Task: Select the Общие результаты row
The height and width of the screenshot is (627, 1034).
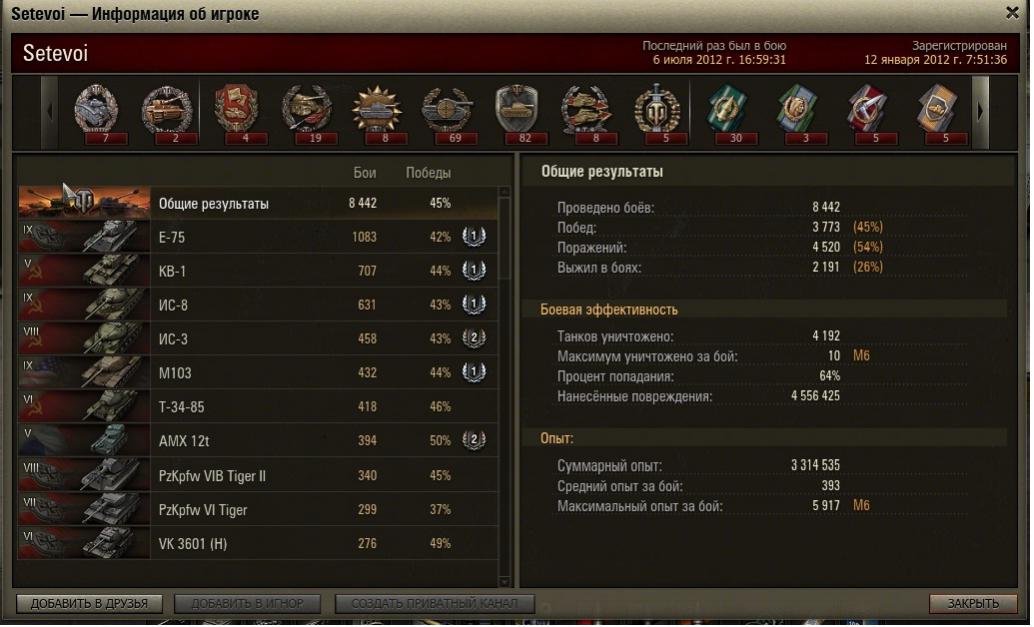Action: click(x=257, y=204)
